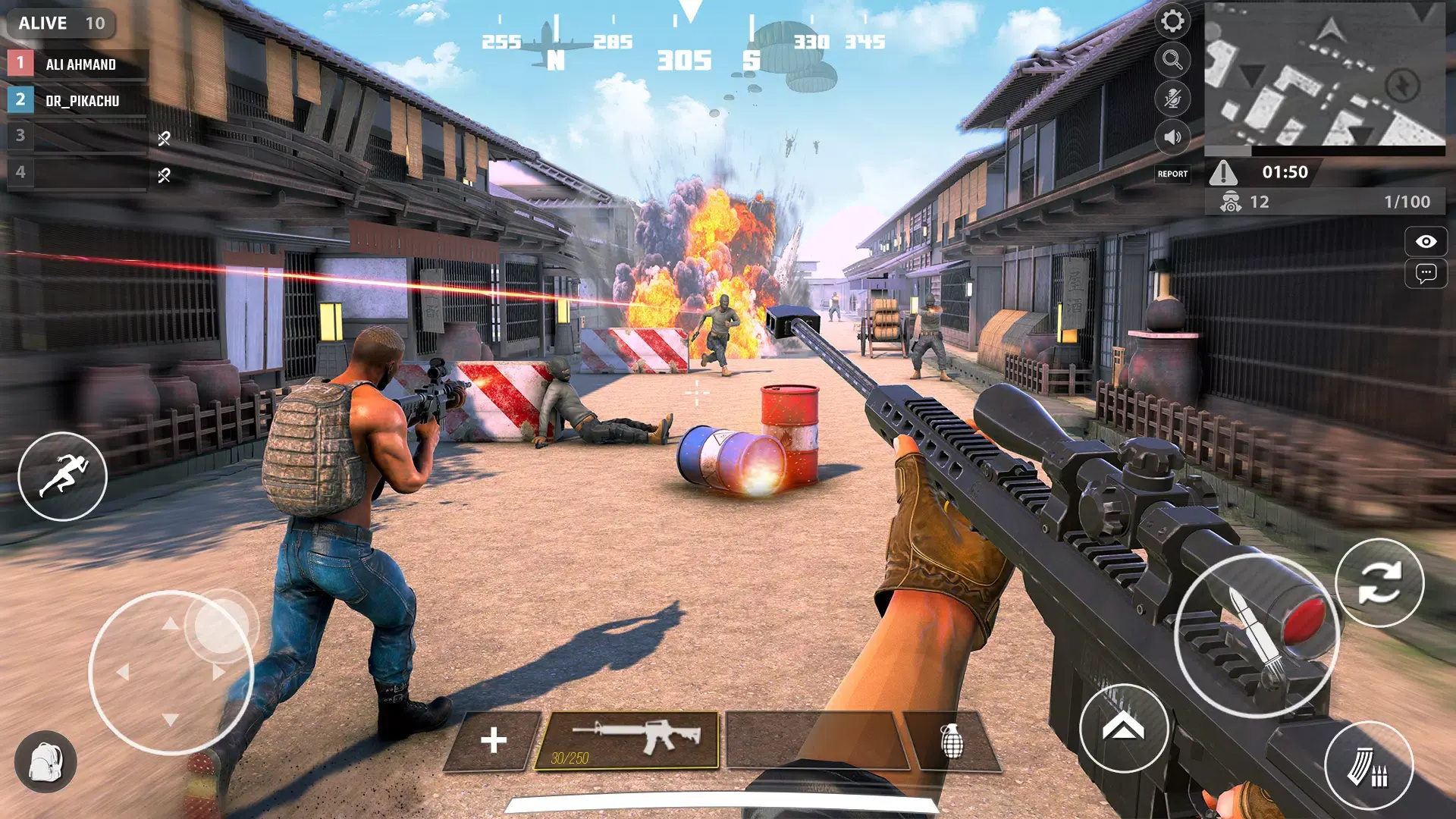Tap the magnifying glass search icon
This screenshot has height=819, width=1456.
pyautogui.click(x=1172, y=60)
